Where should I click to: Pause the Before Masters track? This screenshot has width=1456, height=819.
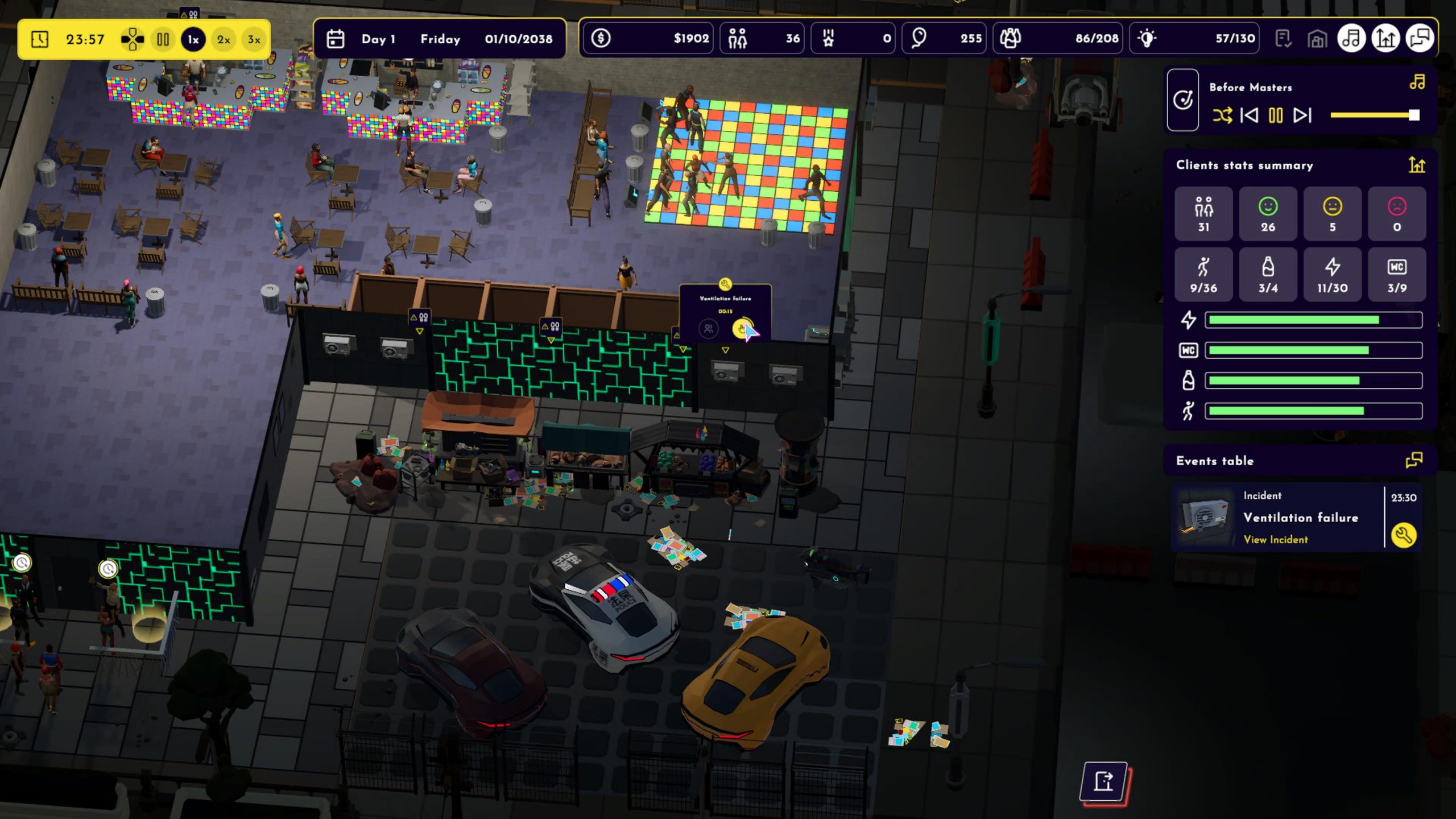point(1276,115)
